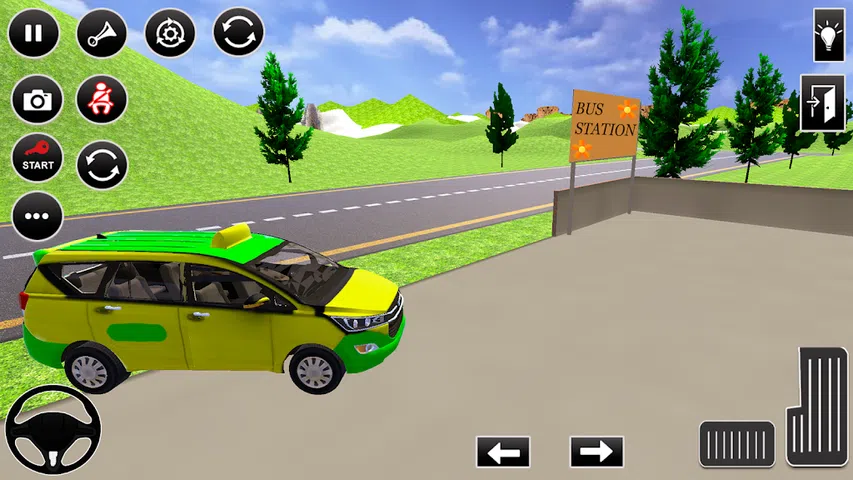Step on the accelerator pedal

817,405
